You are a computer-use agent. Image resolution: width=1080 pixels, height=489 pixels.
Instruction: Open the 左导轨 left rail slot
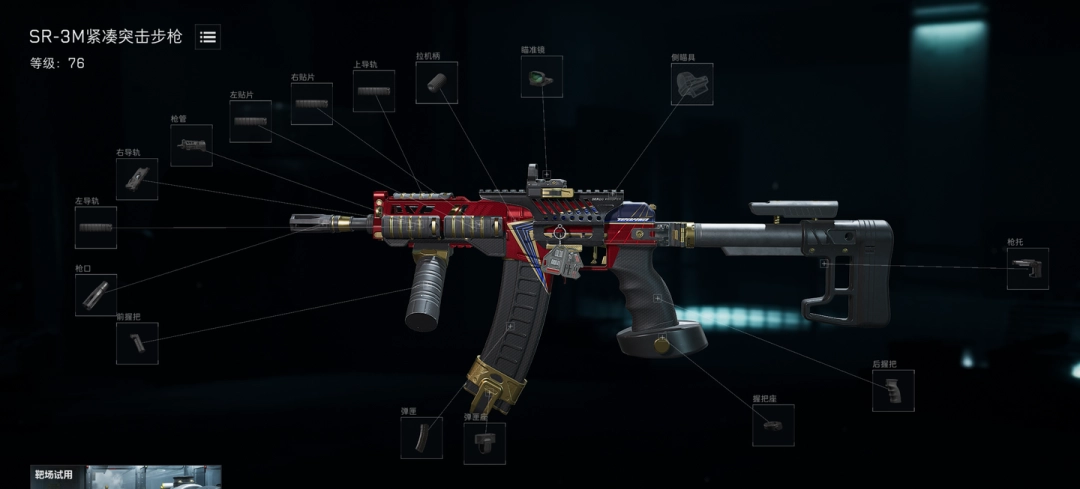coord(96,228)
